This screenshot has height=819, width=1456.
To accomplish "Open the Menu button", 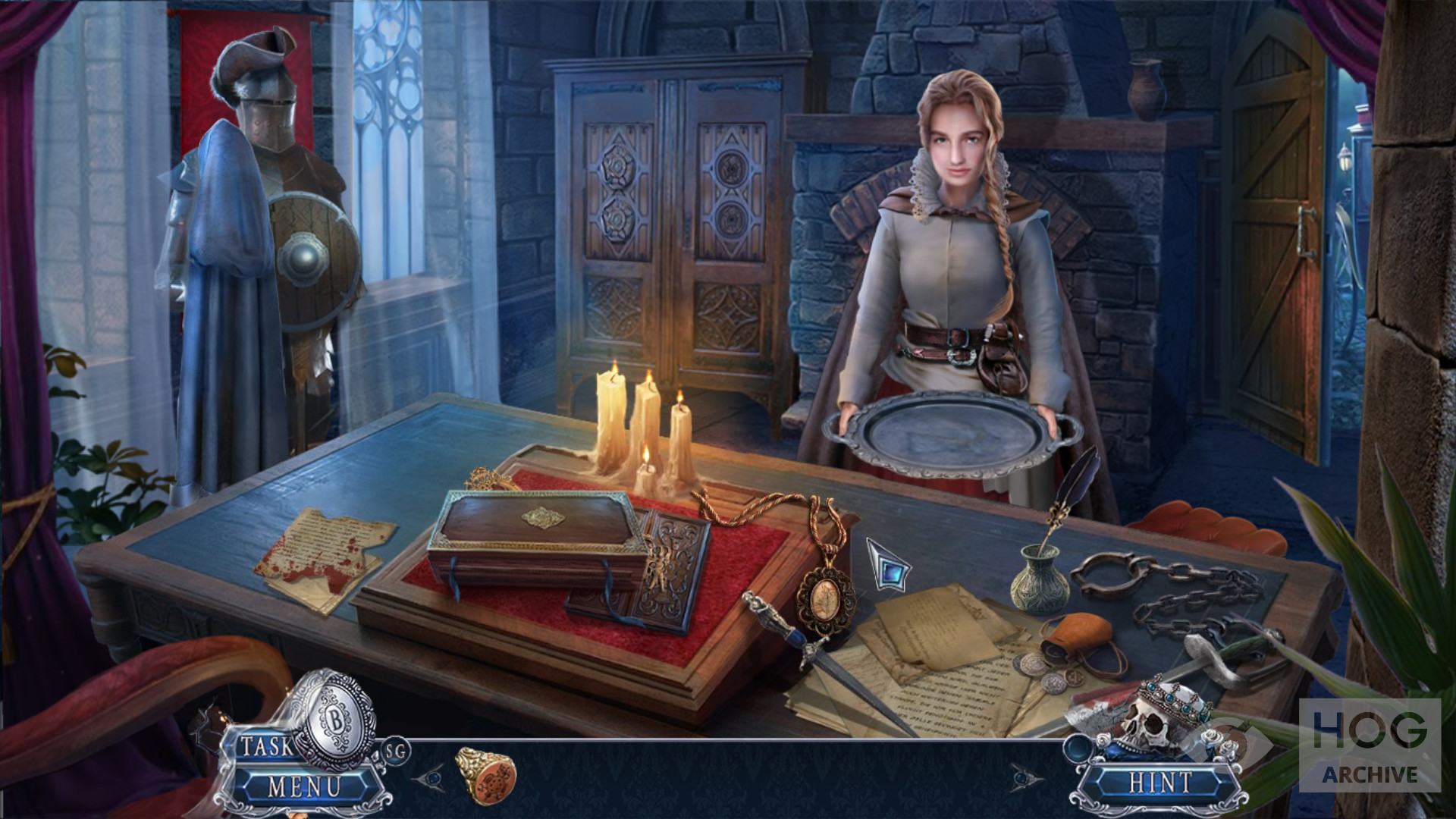I will (x=305, y=786).
